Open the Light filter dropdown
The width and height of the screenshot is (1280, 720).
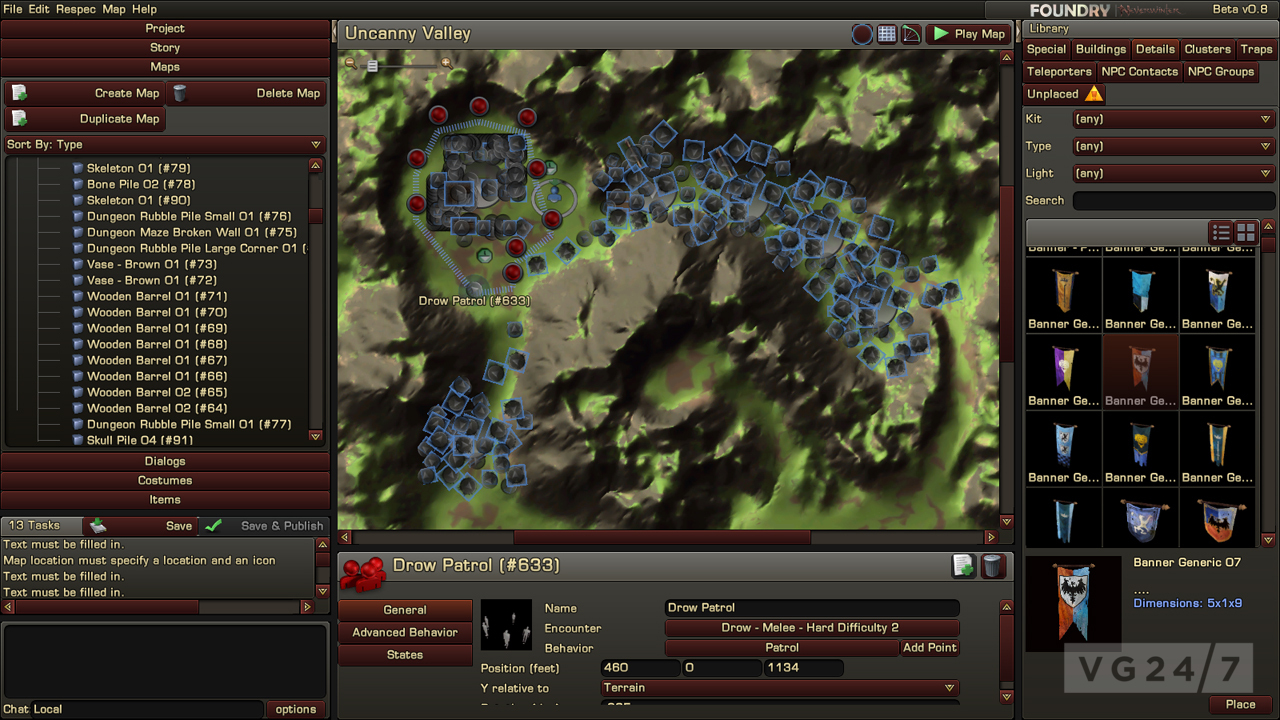1172,173
